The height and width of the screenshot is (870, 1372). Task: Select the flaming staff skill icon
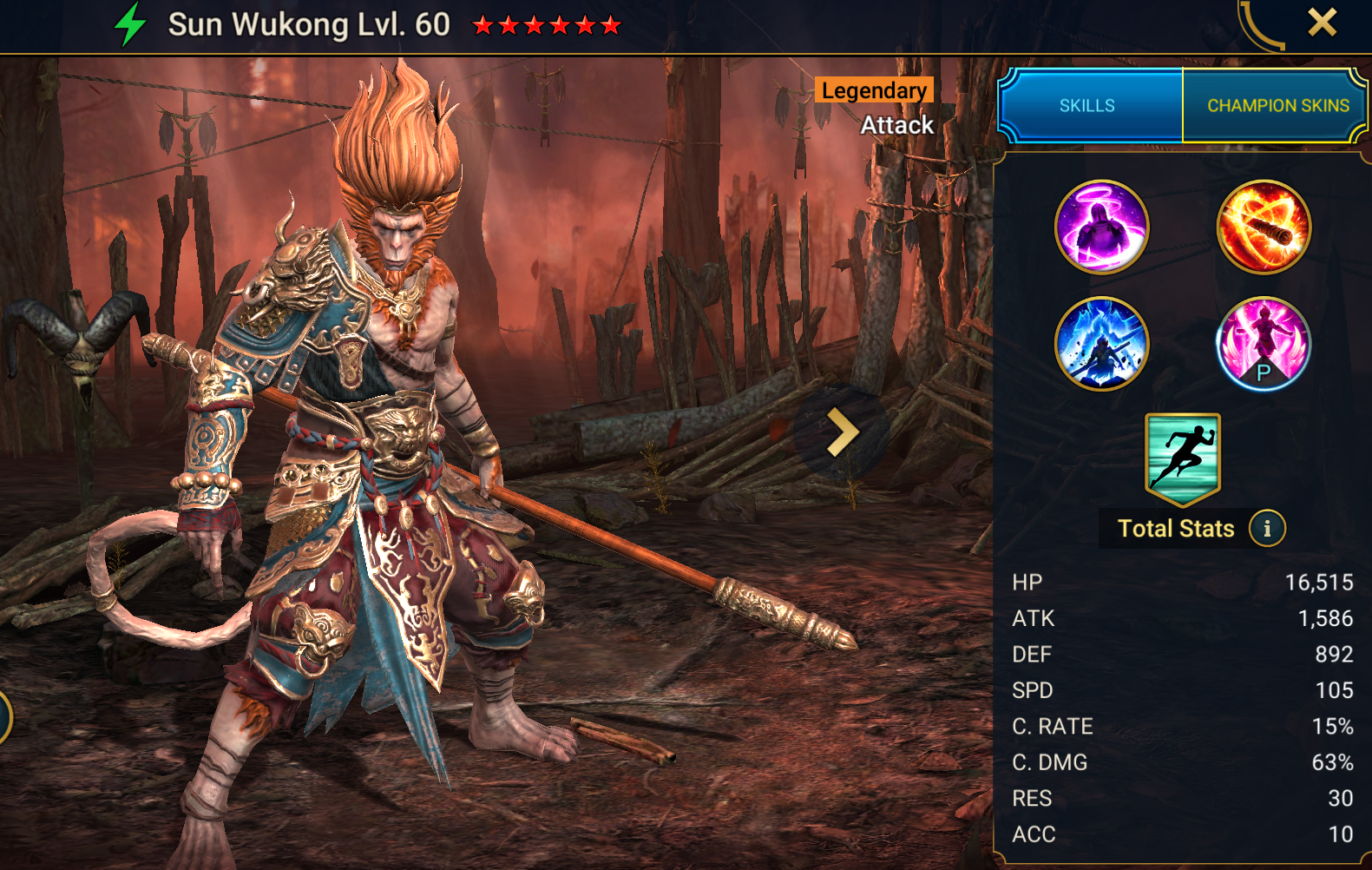click(1264, 227)
